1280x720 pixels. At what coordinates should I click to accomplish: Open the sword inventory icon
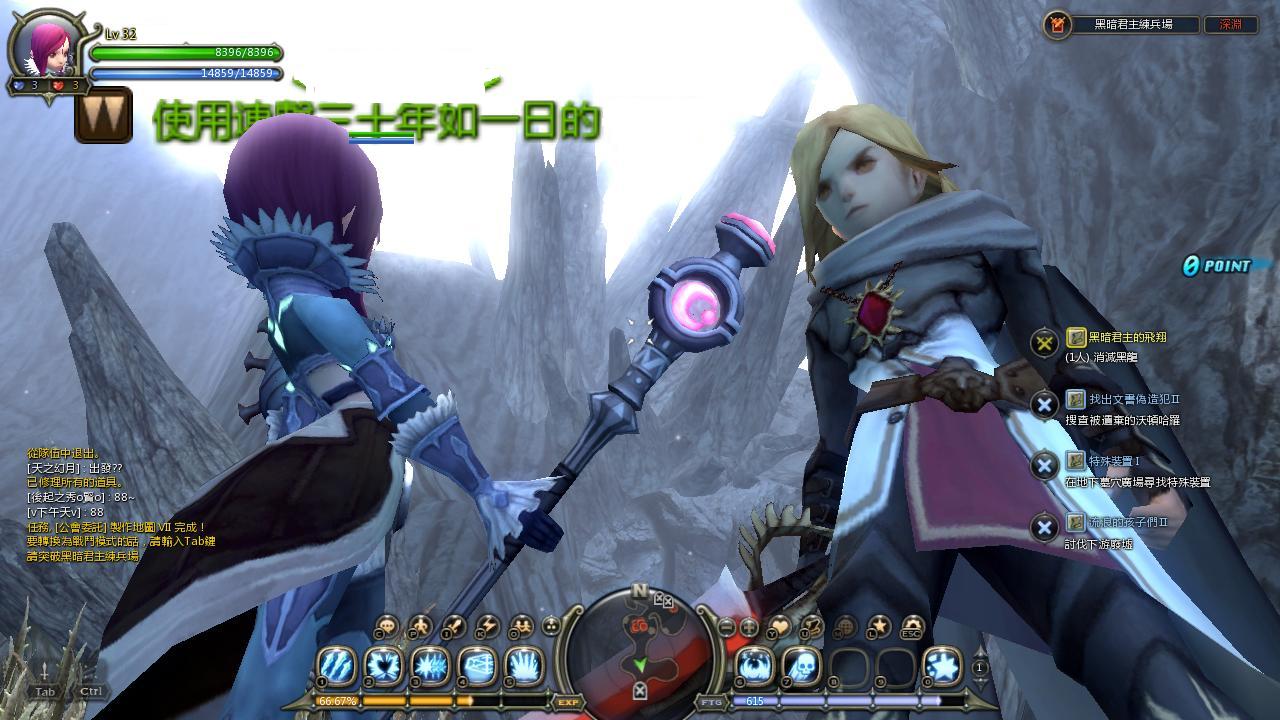pos(453,627)
